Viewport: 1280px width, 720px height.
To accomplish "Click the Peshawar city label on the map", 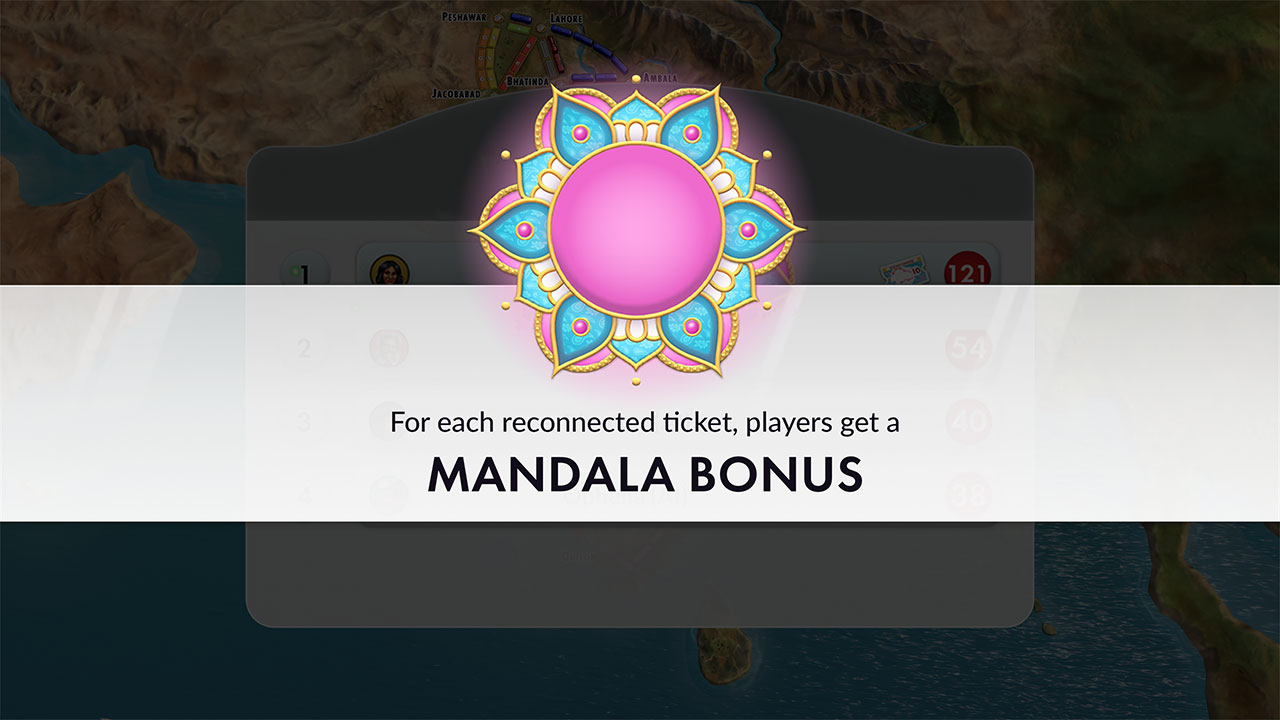I will click(465, 17).
